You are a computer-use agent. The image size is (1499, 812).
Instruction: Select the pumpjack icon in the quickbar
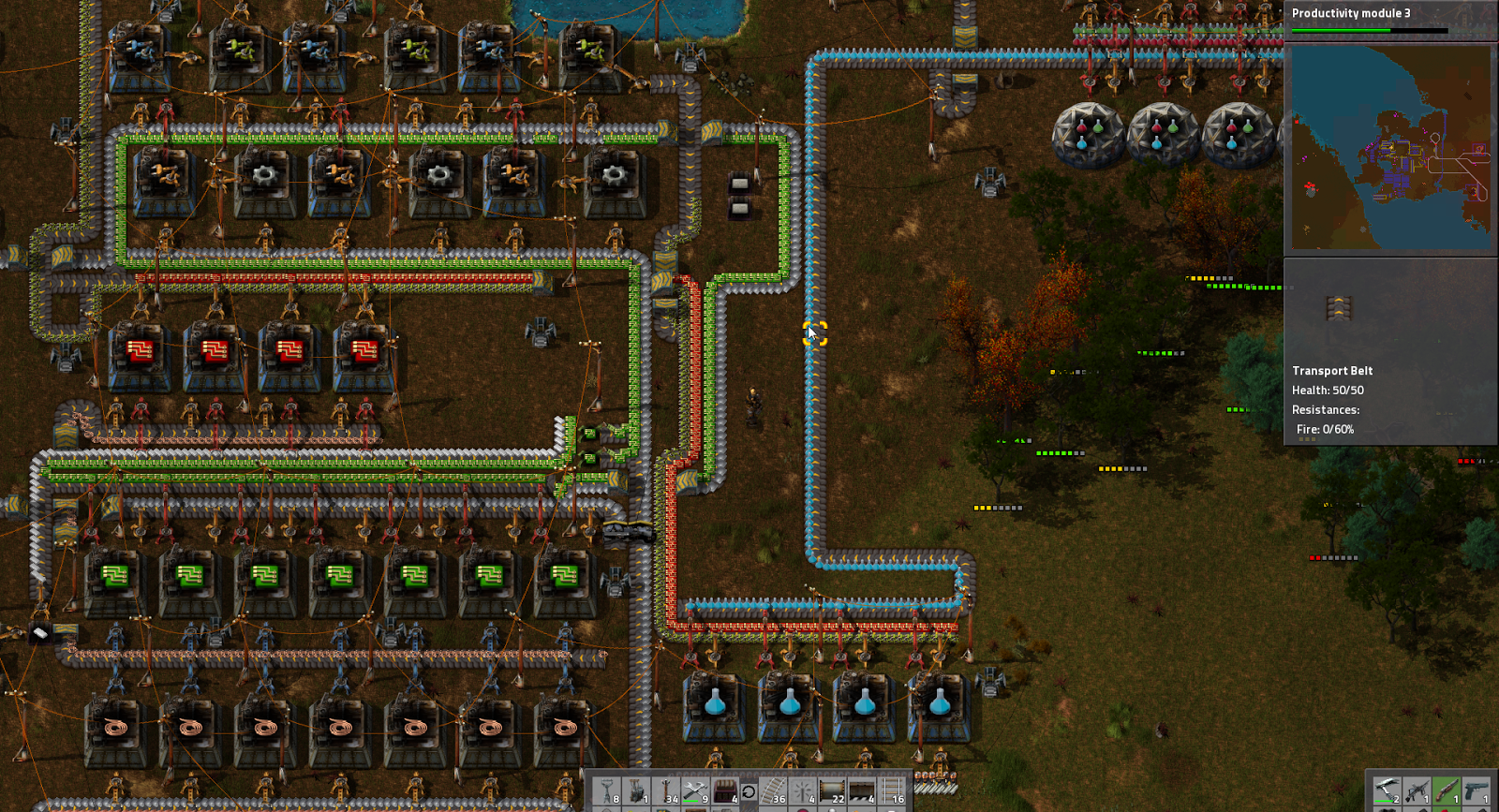click(x=636, y=791)
